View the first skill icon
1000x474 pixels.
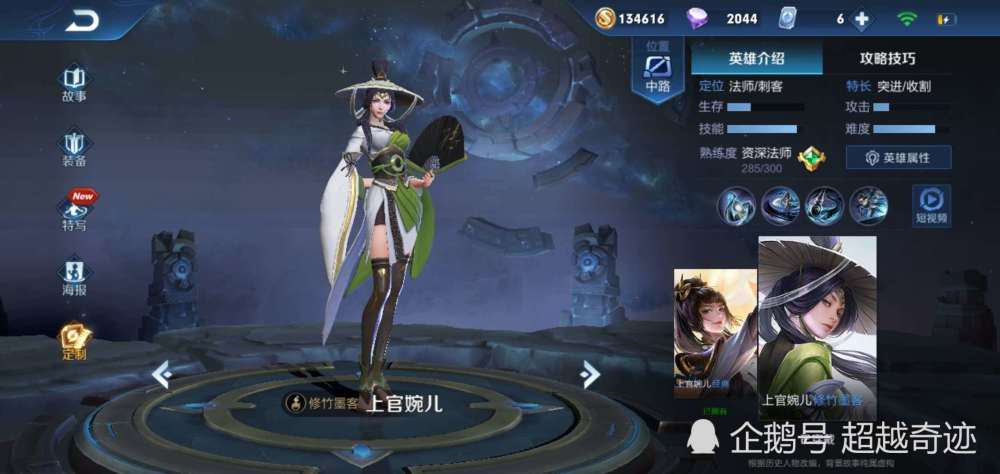pos(735,206)
